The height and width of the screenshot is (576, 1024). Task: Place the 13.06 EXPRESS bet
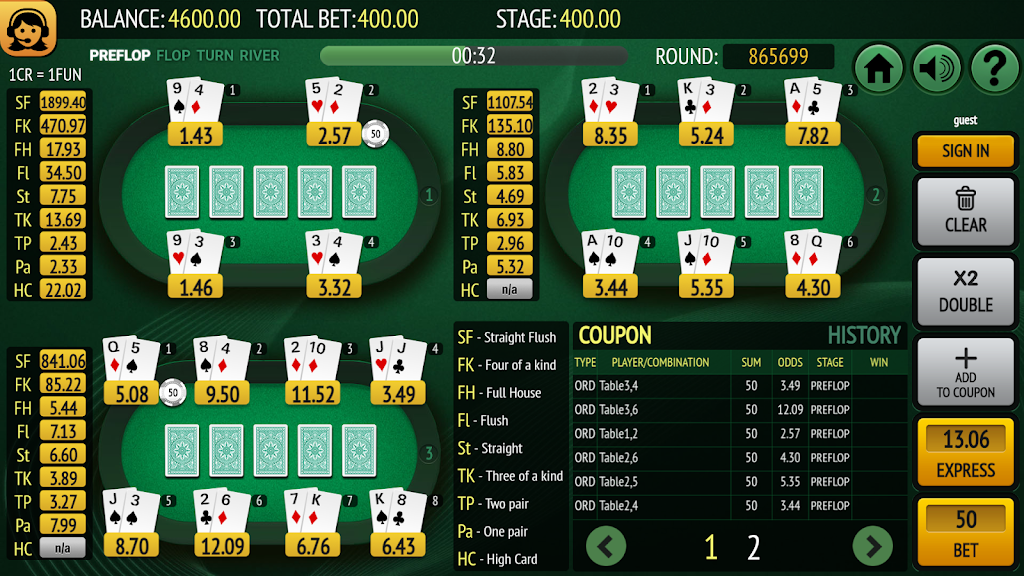click(964, 452)
